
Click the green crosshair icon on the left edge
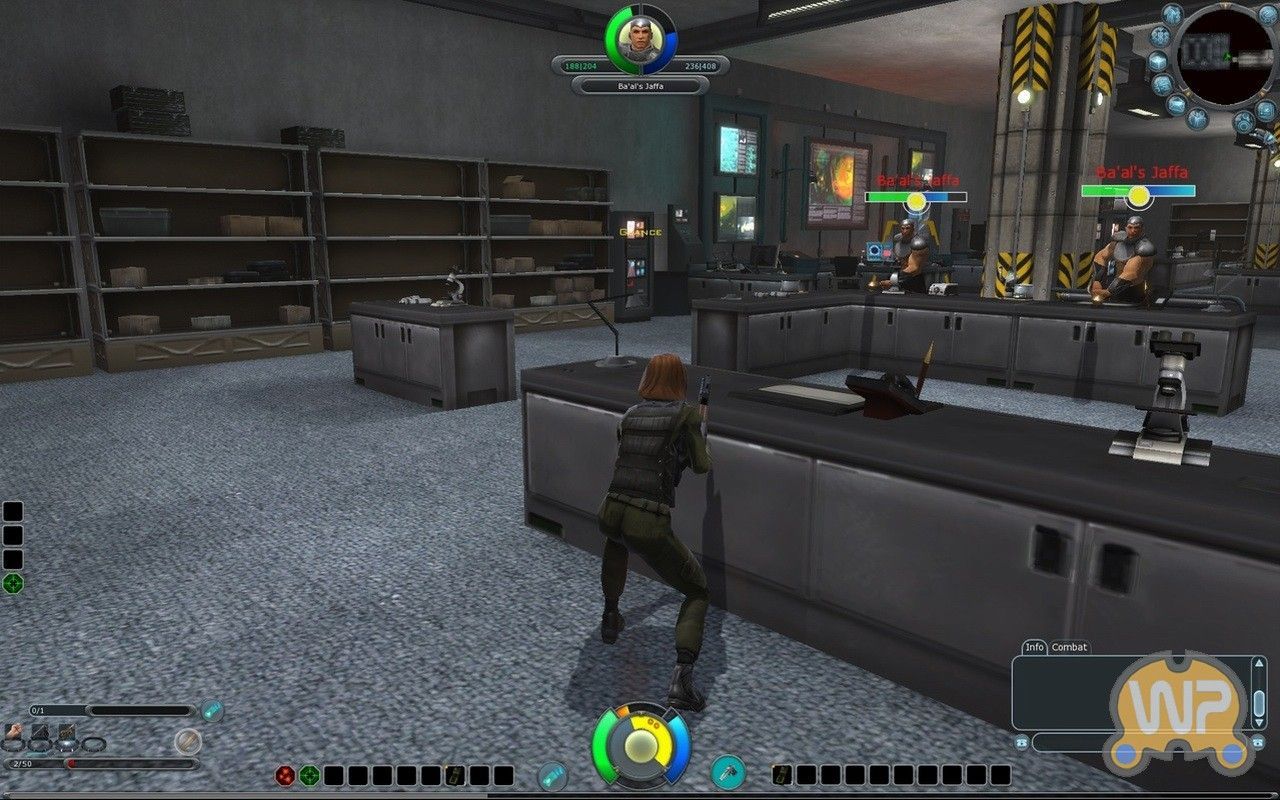(12, 581)
